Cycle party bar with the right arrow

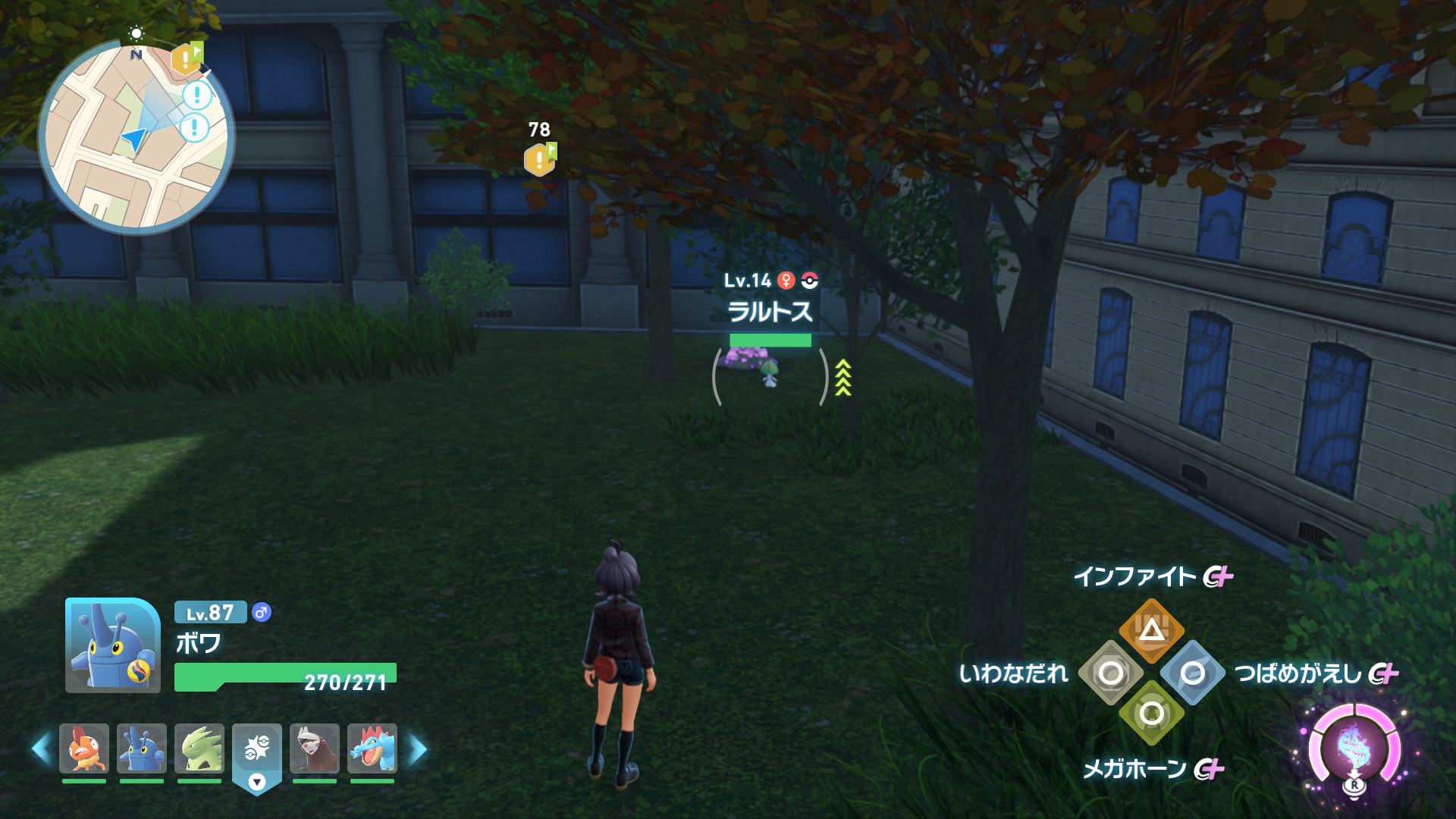(x=418, y=749)
